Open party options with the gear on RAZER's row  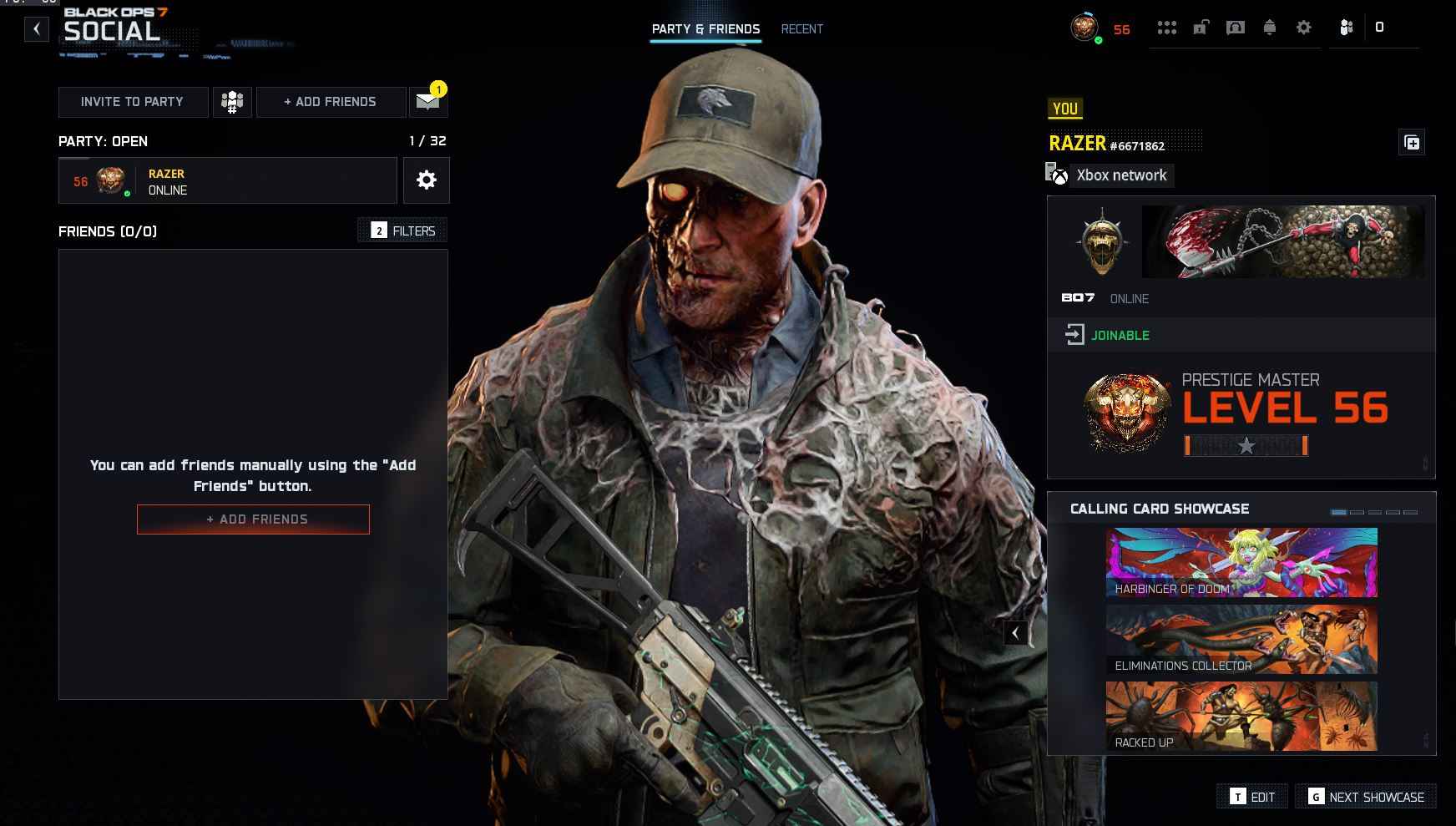pos(427,180)
